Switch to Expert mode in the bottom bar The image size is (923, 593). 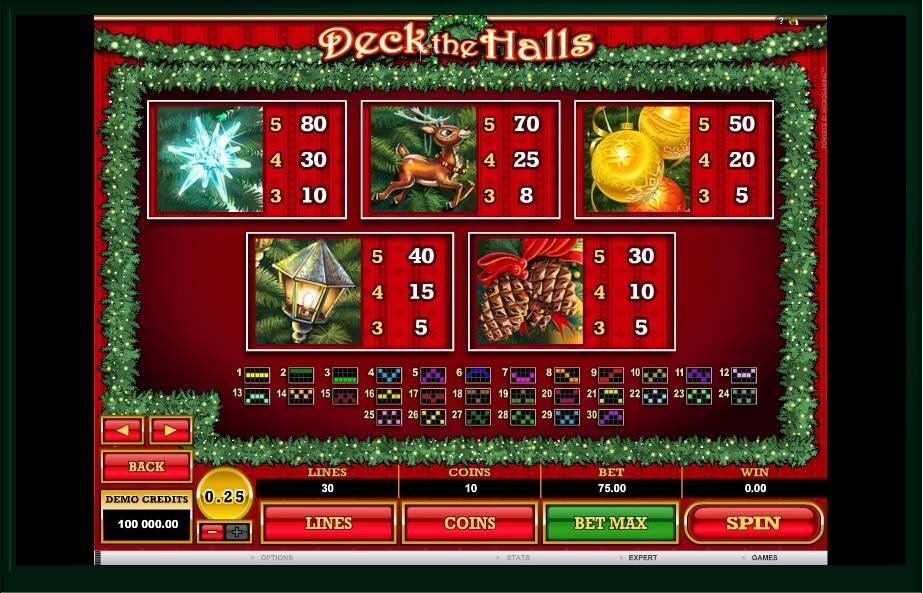(642, 557)
